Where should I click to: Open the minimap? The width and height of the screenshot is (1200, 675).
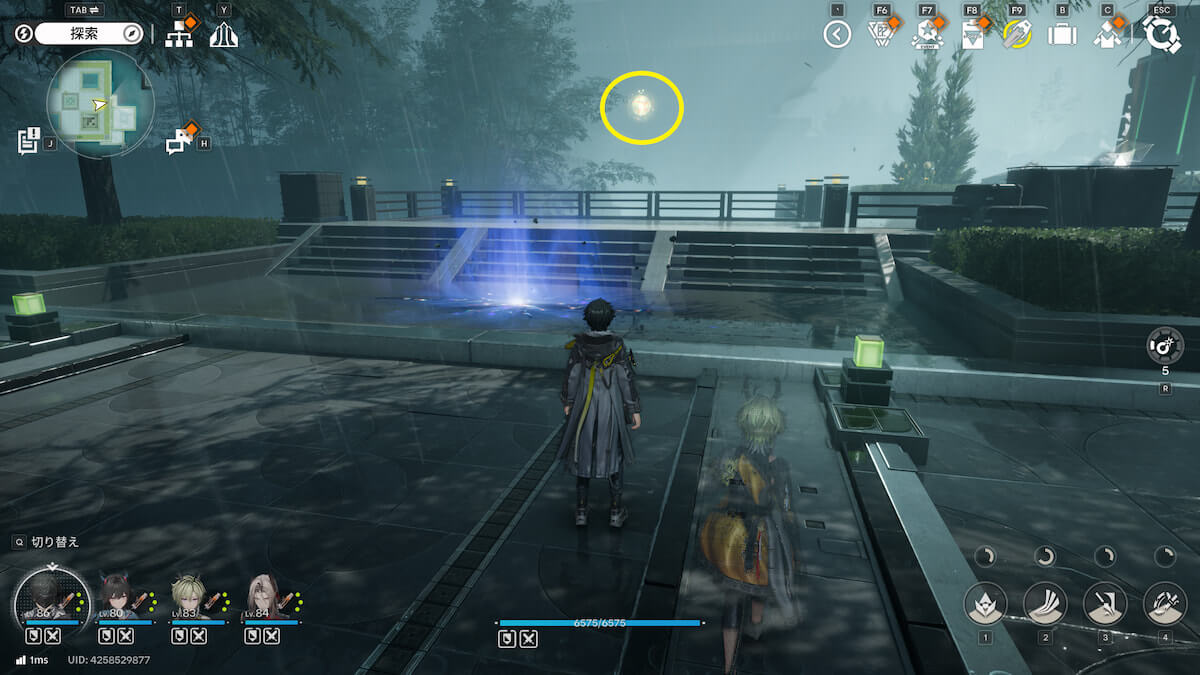[x=100, y=104]
